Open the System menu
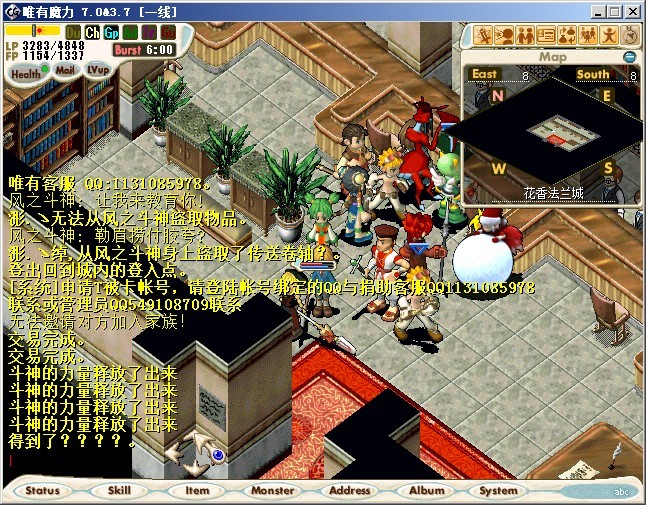The image size is (646, 505). [498, 490]
